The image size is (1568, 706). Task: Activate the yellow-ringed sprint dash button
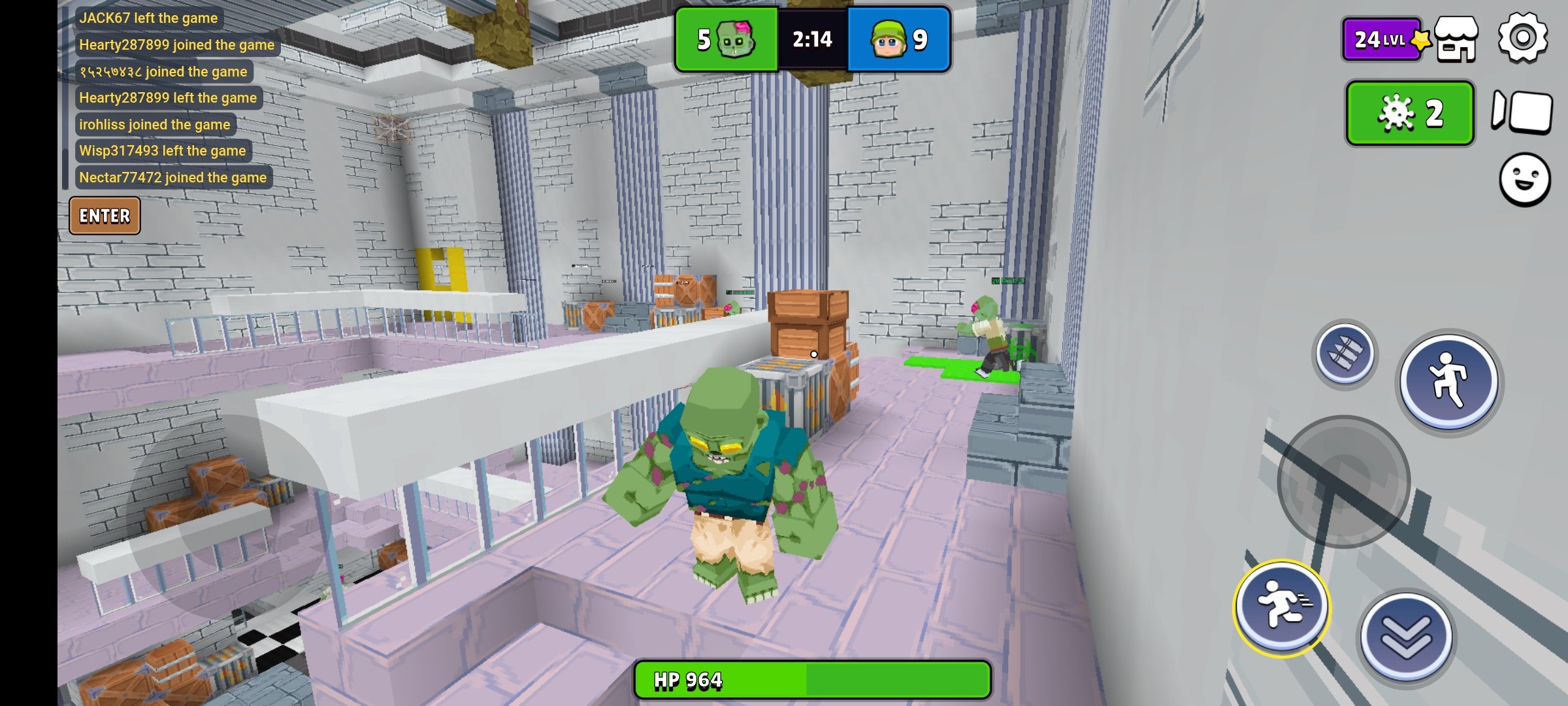[1282, 607]
